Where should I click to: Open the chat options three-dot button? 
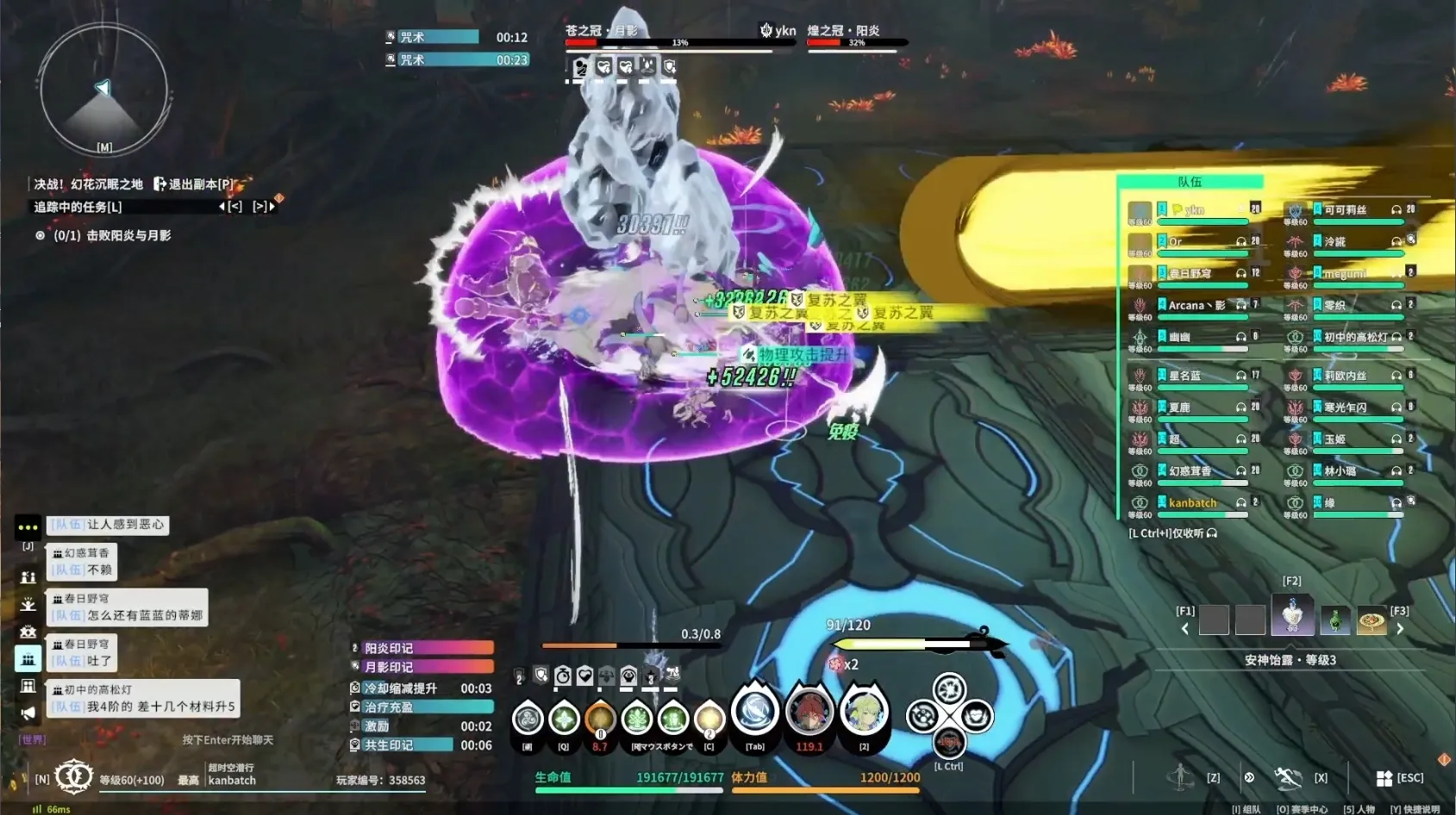point(28,526)
